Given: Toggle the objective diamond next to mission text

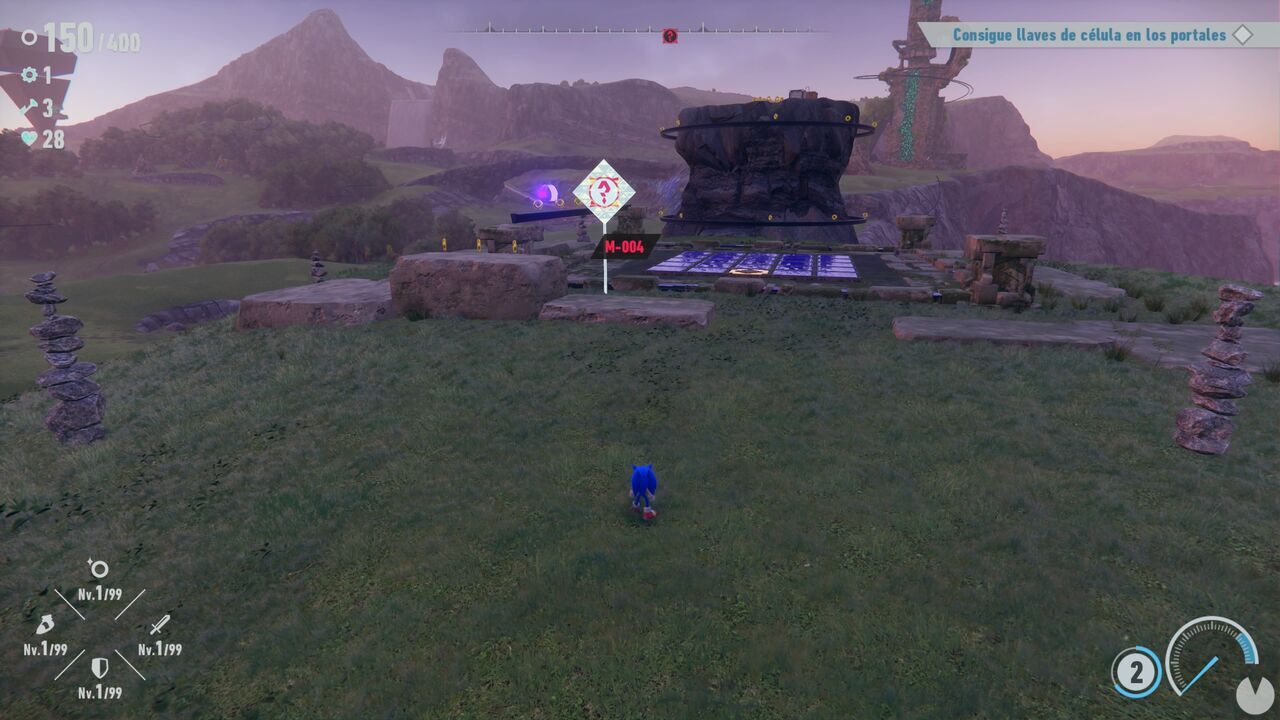Looking at the screenshot, I should coord(1243,33).
